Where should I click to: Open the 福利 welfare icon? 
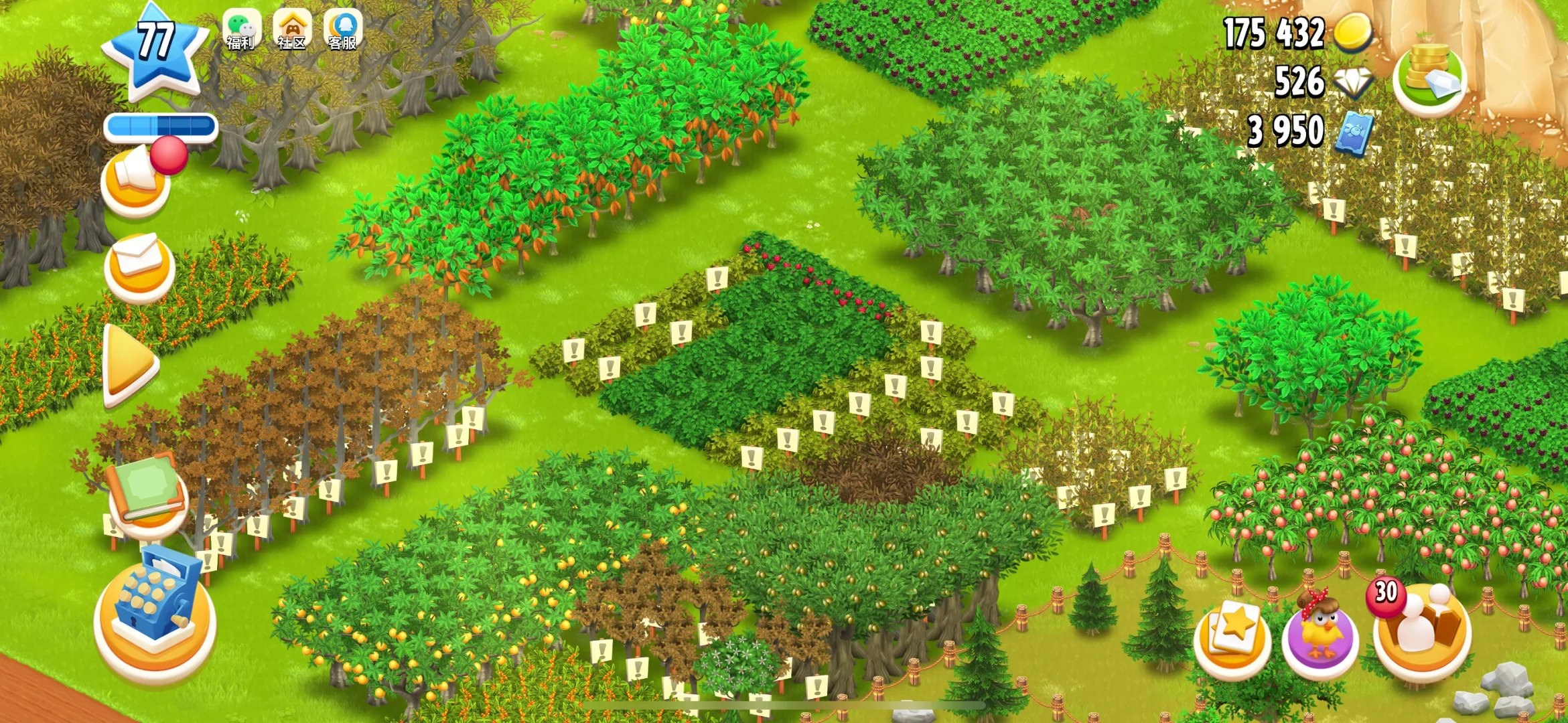click(241, 30)
